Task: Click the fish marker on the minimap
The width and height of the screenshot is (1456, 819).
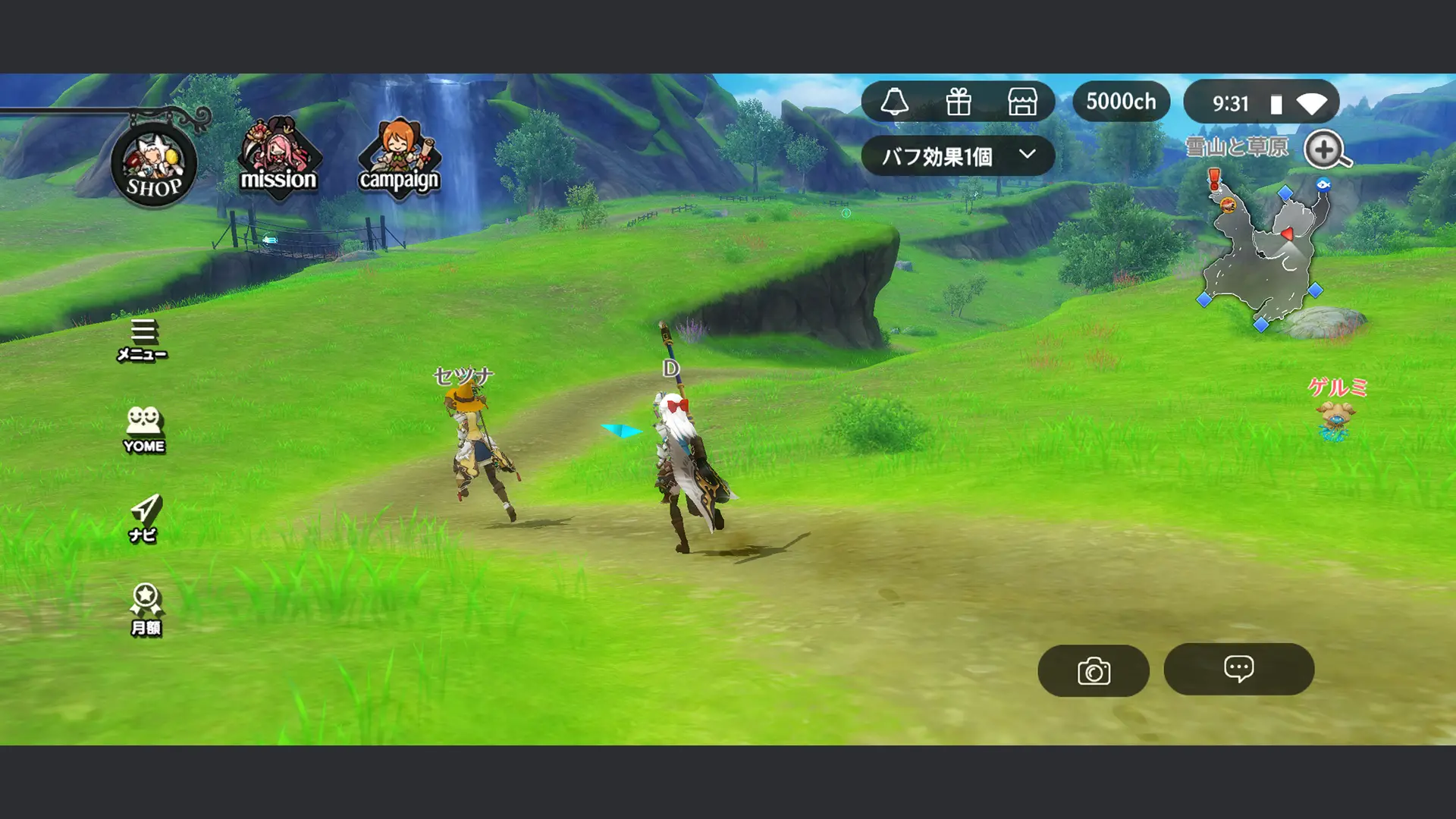Action: (1323, 186)
